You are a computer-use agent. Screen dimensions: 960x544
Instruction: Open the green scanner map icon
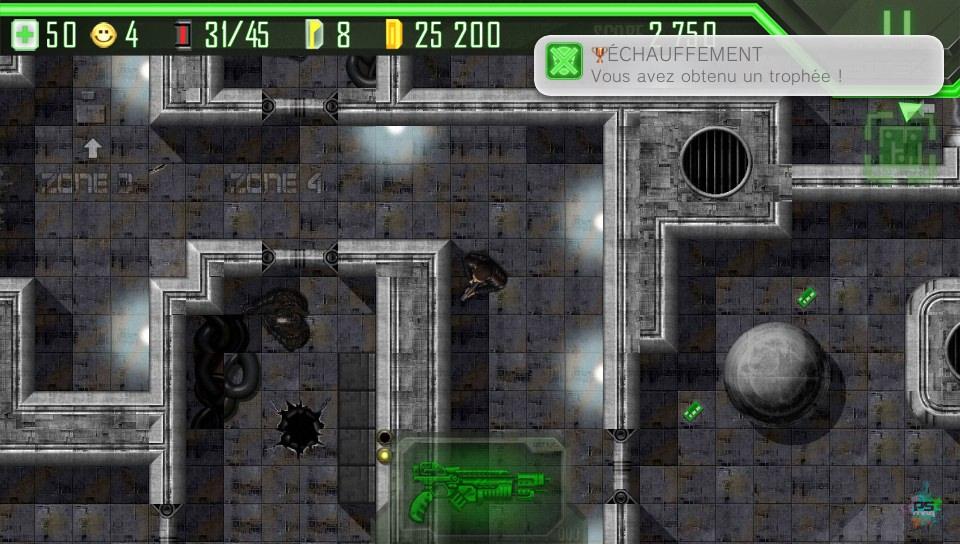point(903,146)
